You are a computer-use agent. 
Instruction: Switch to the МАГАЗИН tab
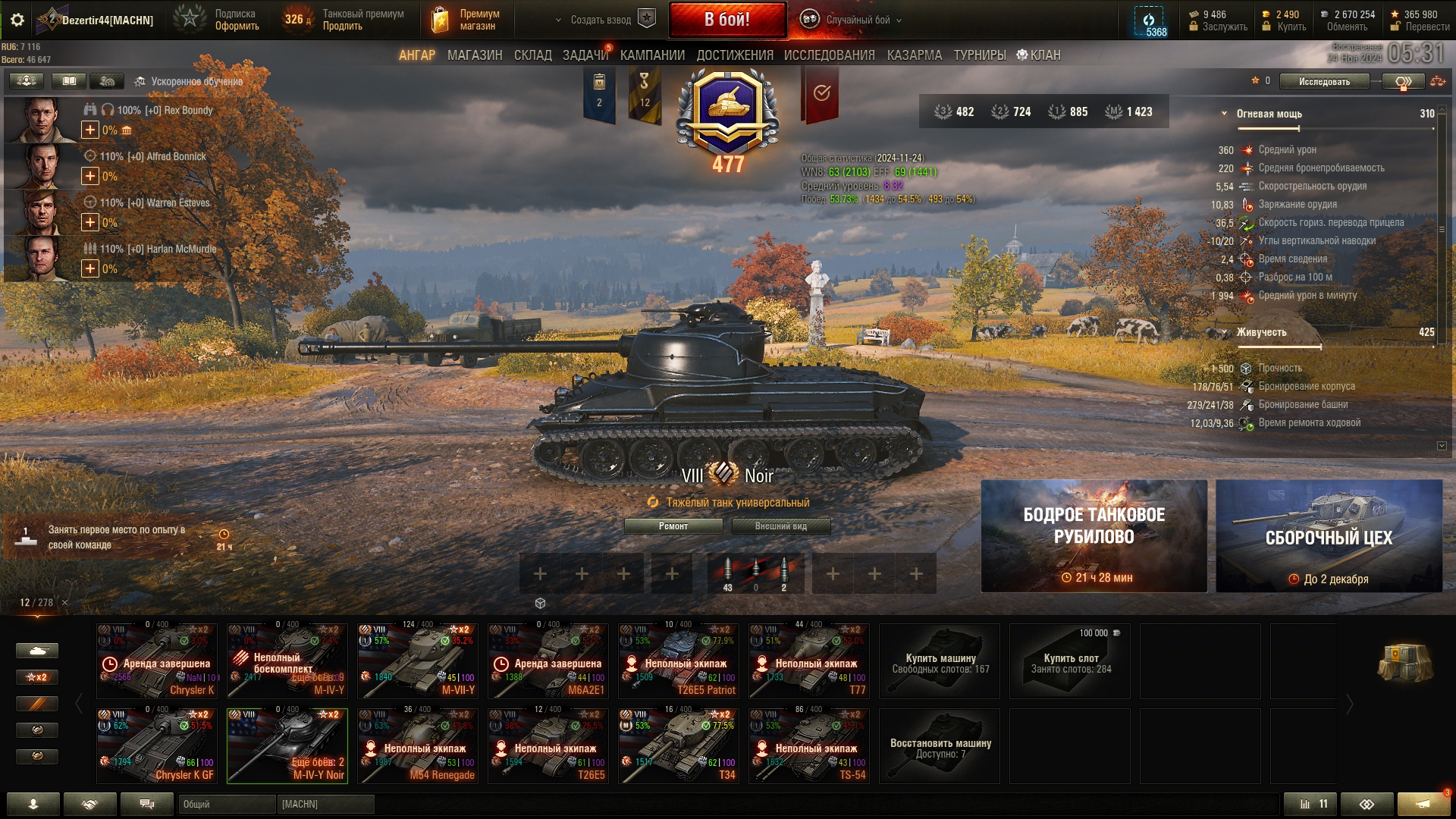pyautogui.click(x=475, y=55)
